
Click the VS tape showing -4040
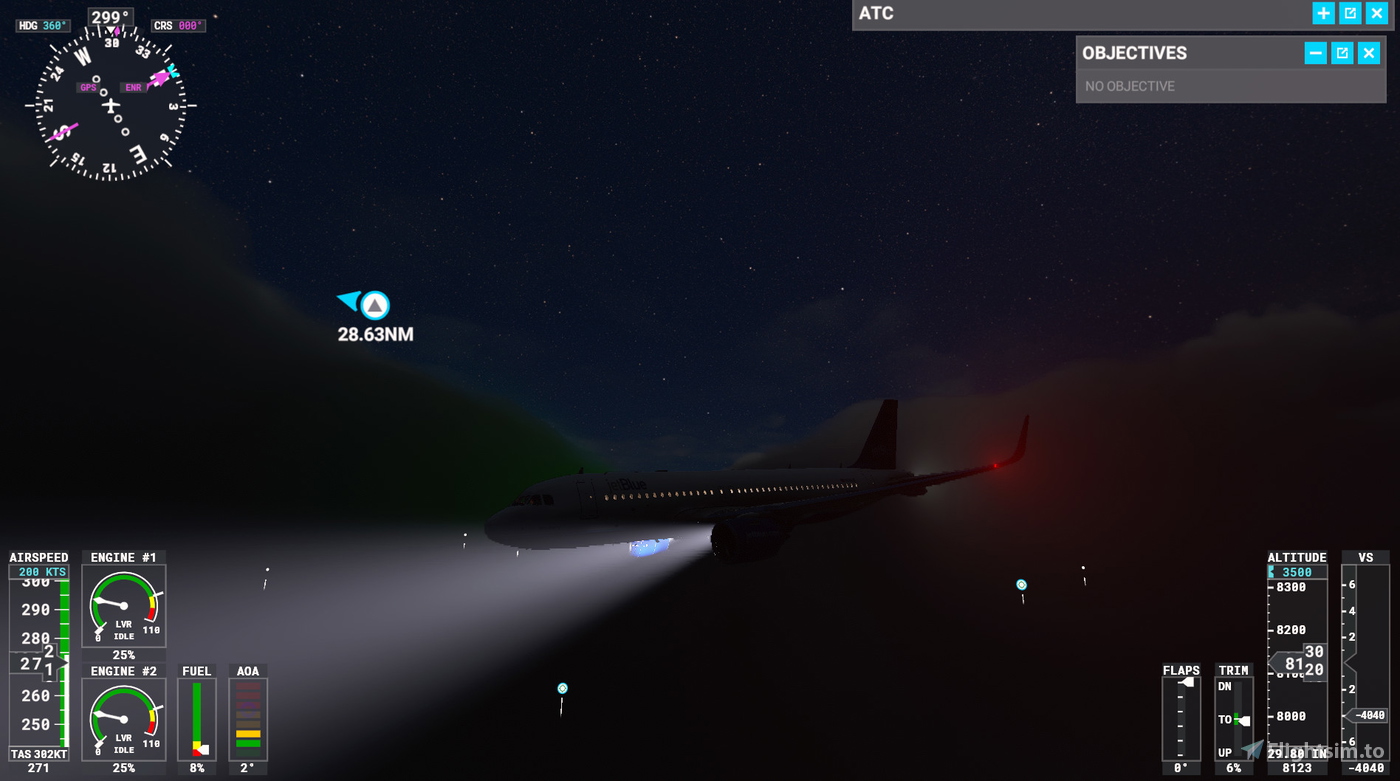[x=1368, y=715]
